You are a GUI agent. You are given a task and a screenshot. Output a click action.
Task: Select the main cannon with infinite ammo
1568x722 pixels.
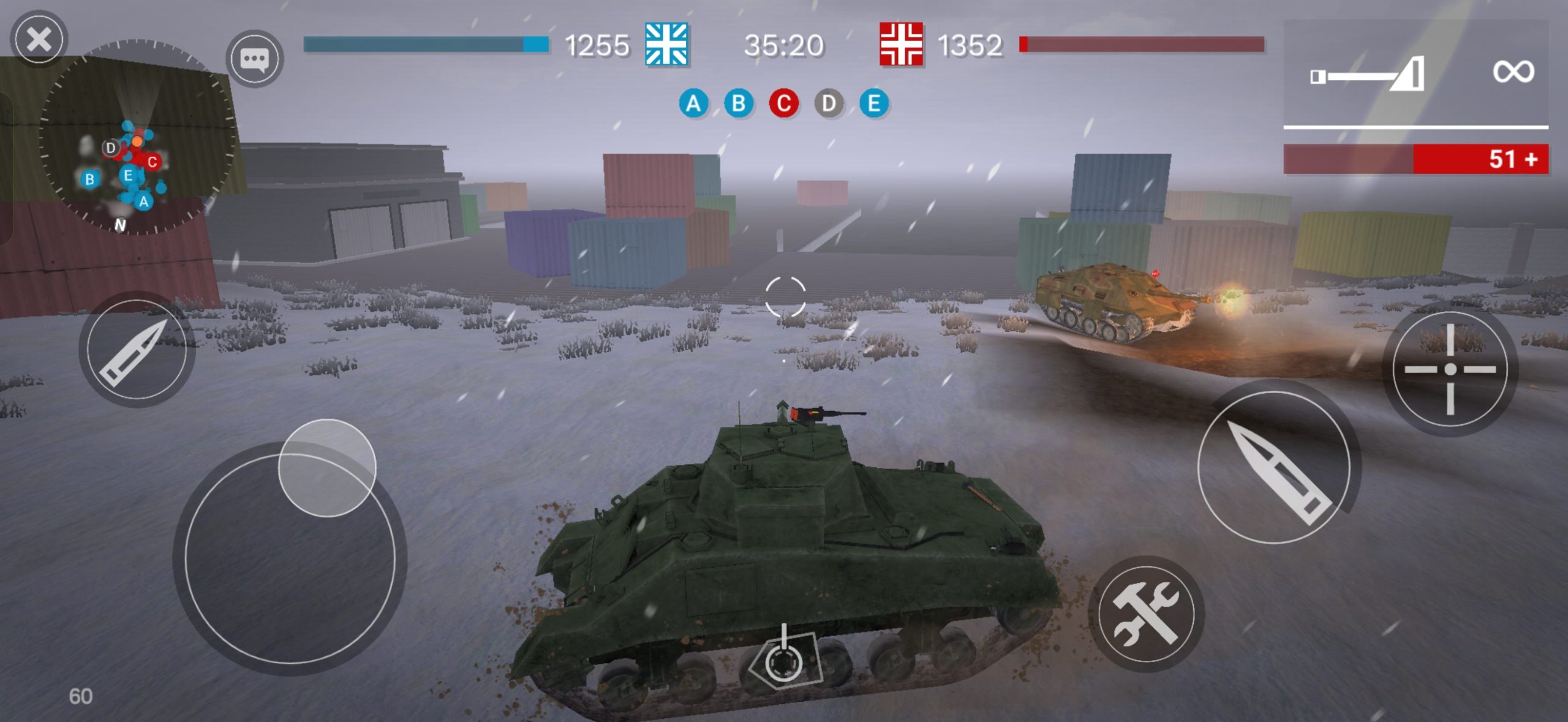click(x=1415, y=73)
